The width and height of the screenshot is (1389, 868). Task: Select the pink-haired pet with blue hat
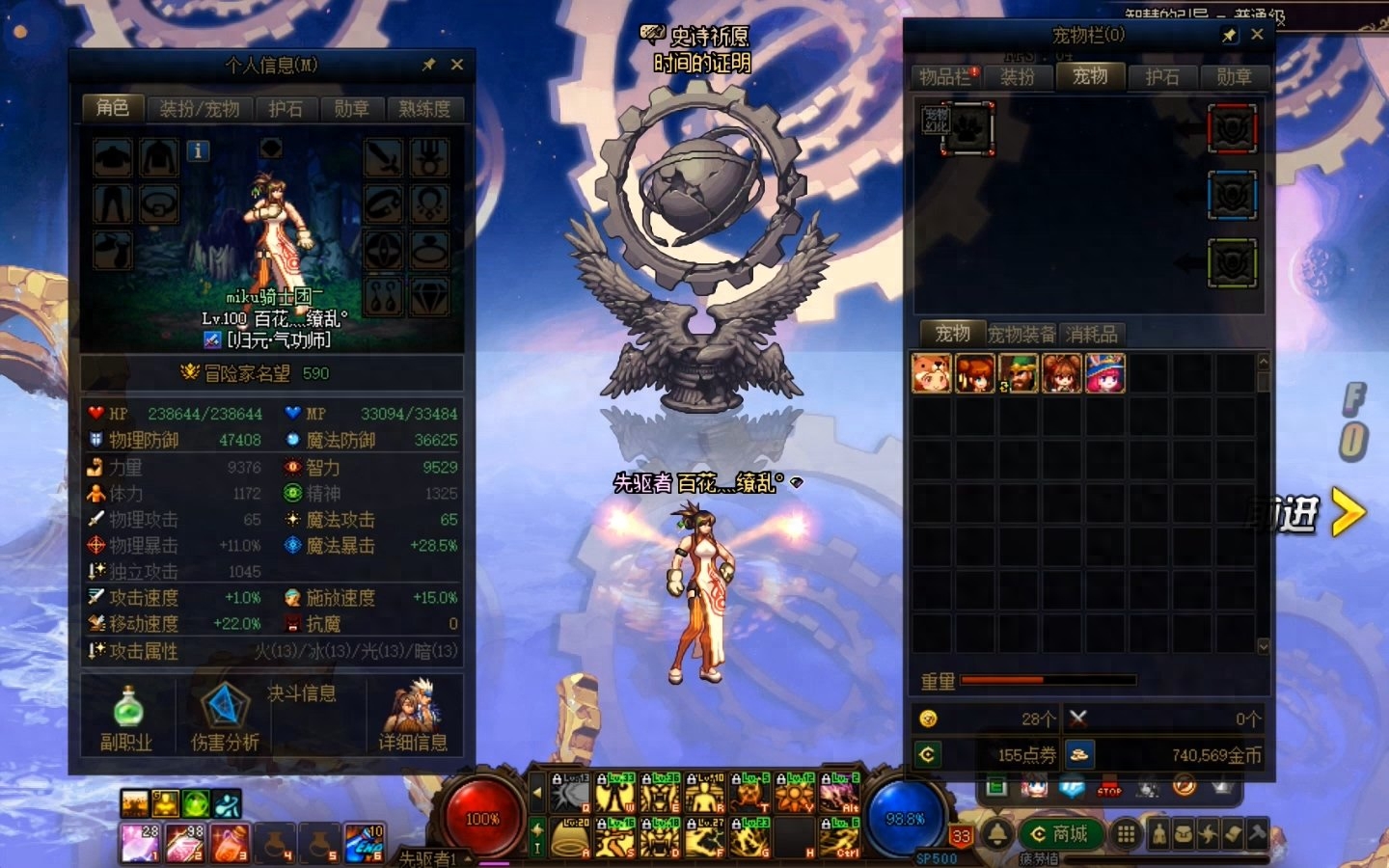click(1105, 373)
